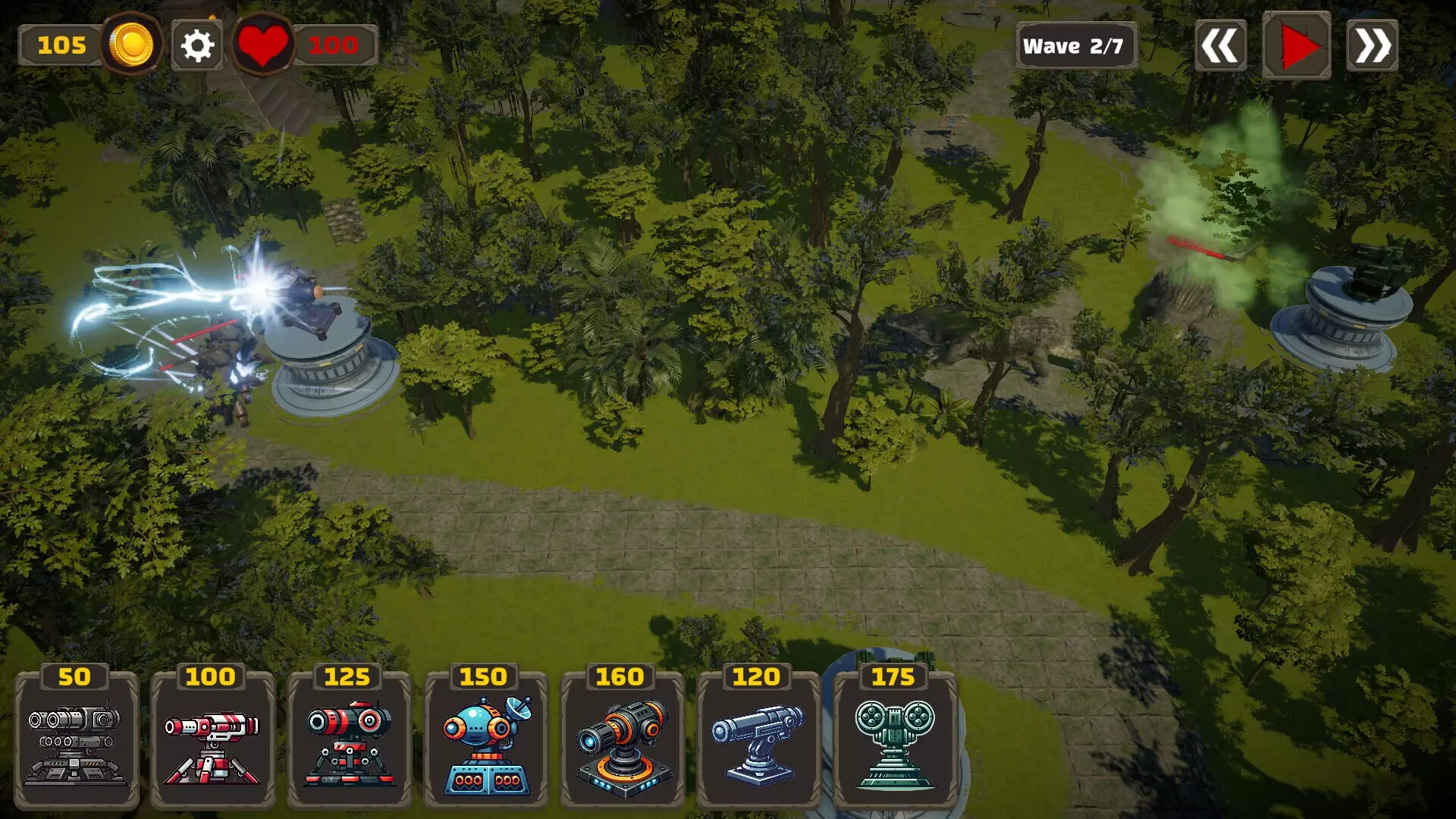Image resolution: width=1456 pixels, height=819 pixels.
Task: Toggle wave playback with the red play button
Action: pyautogui.click(x=1297, y=45)
